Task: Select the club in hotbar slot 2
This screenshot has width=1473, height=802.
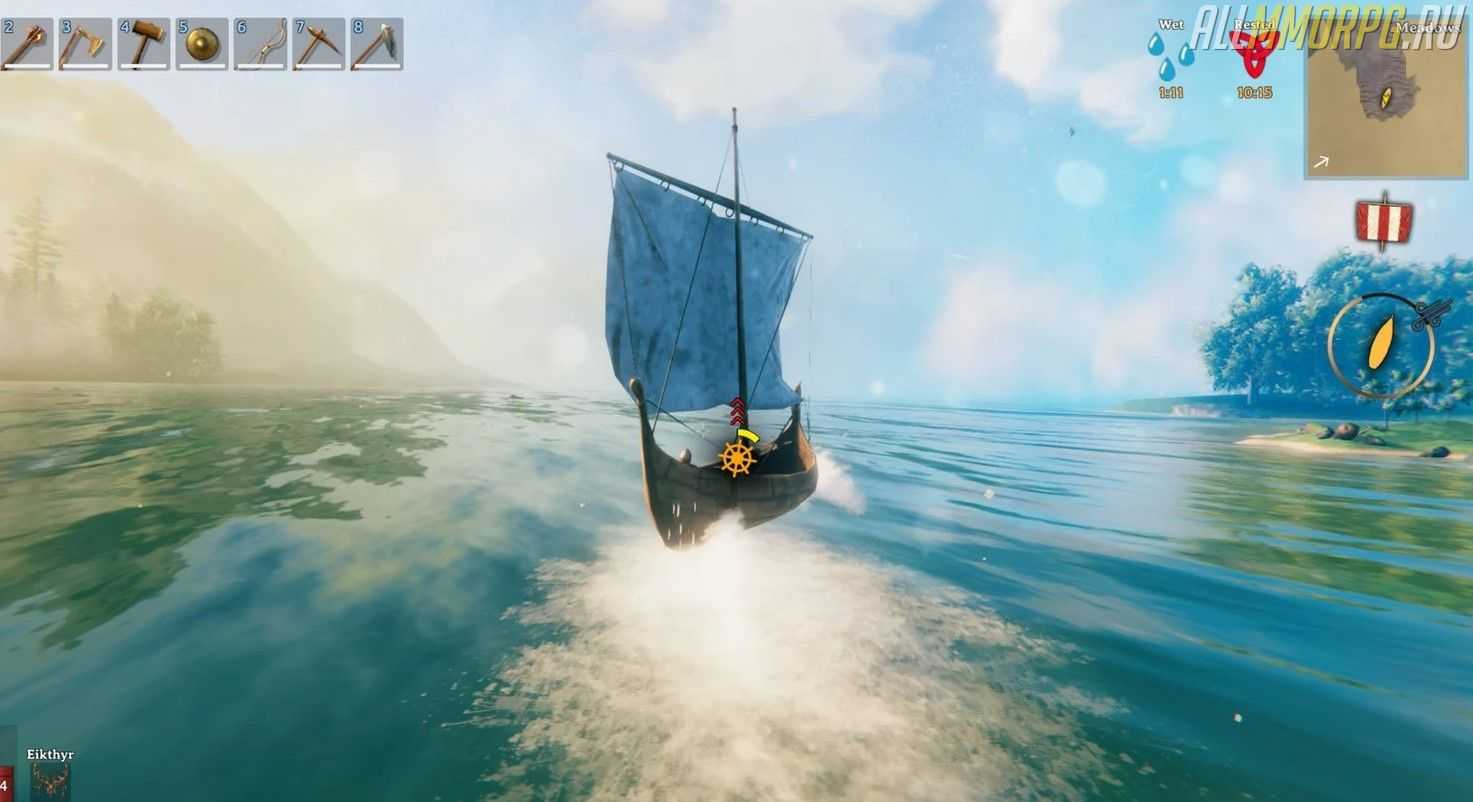Action: (27, 44)
